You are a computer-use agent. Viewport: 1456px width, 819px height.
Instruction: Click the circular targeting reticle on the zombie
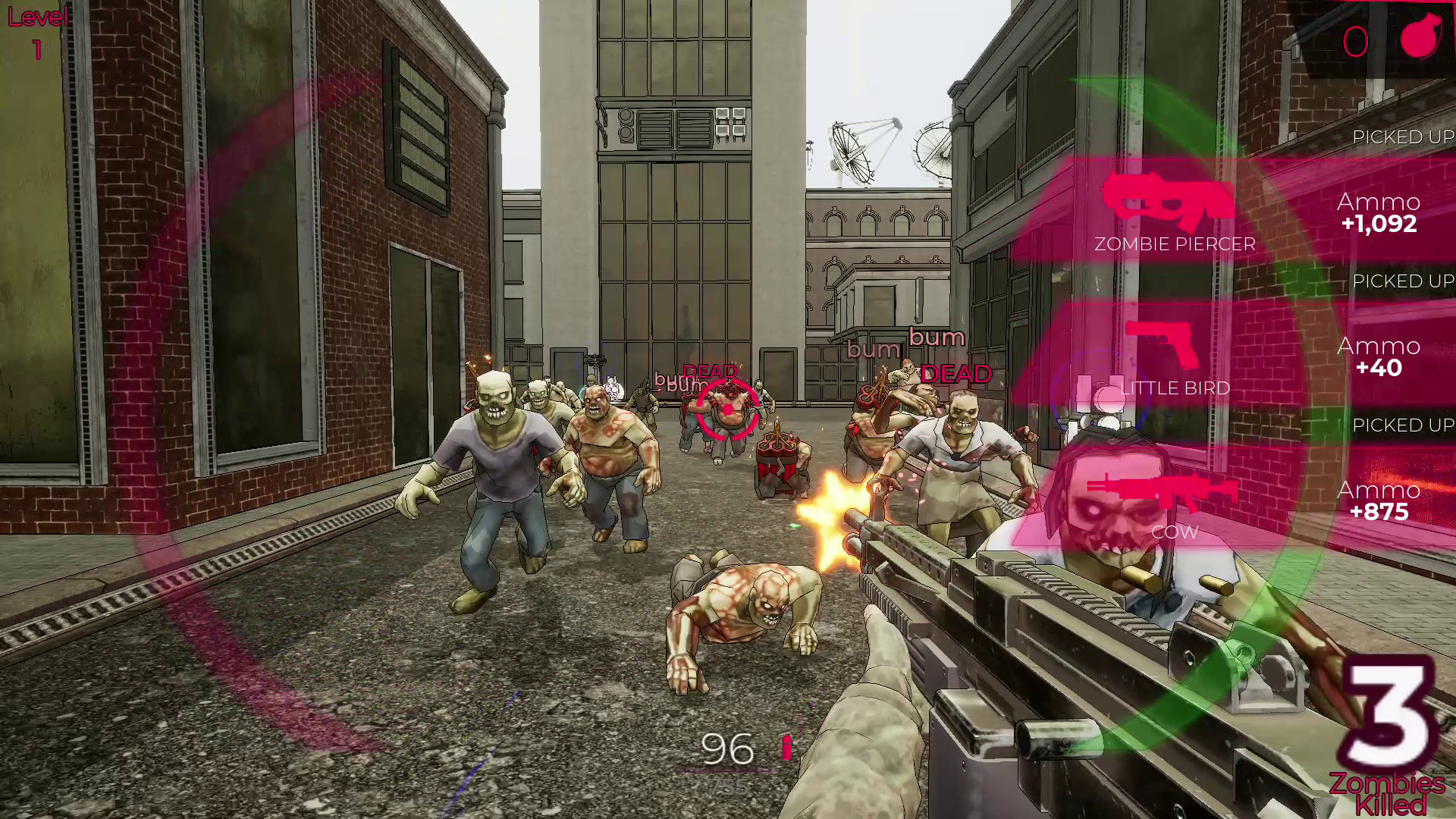(726, 409)
